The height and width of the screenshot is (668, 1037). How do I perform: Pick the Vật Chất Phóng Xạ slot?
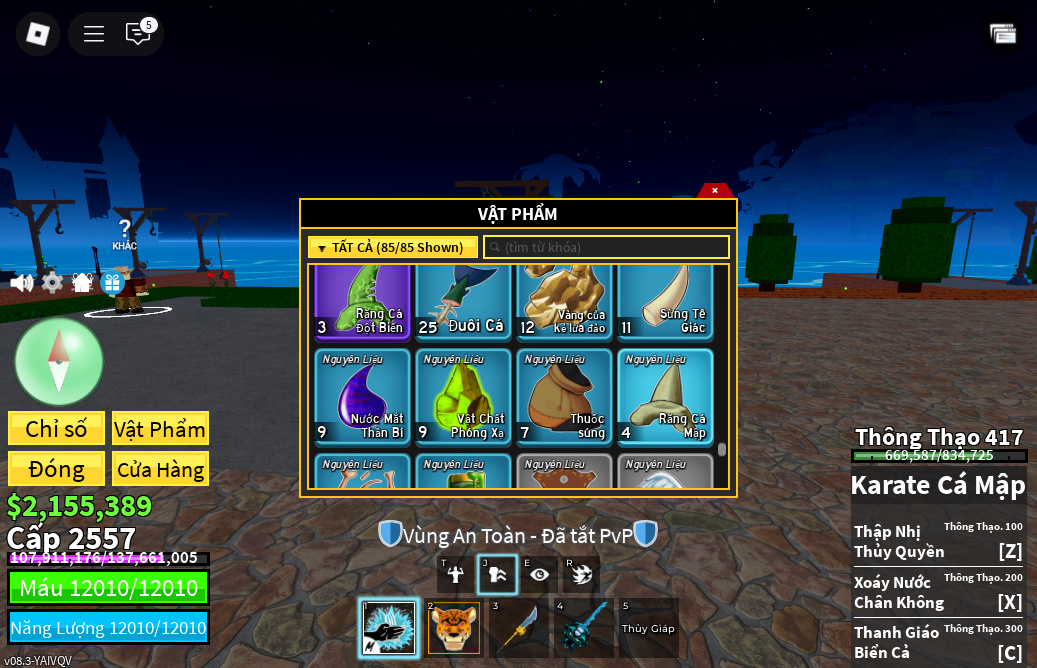[x=463, y=396]
